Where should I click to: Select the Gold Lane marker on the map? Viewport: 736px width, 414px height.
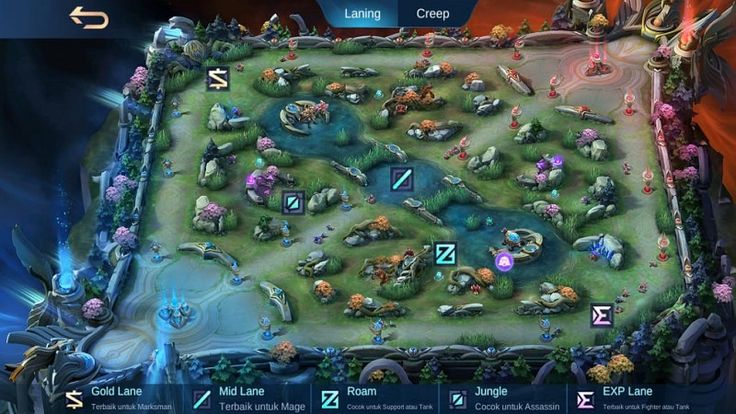point(218,78)
